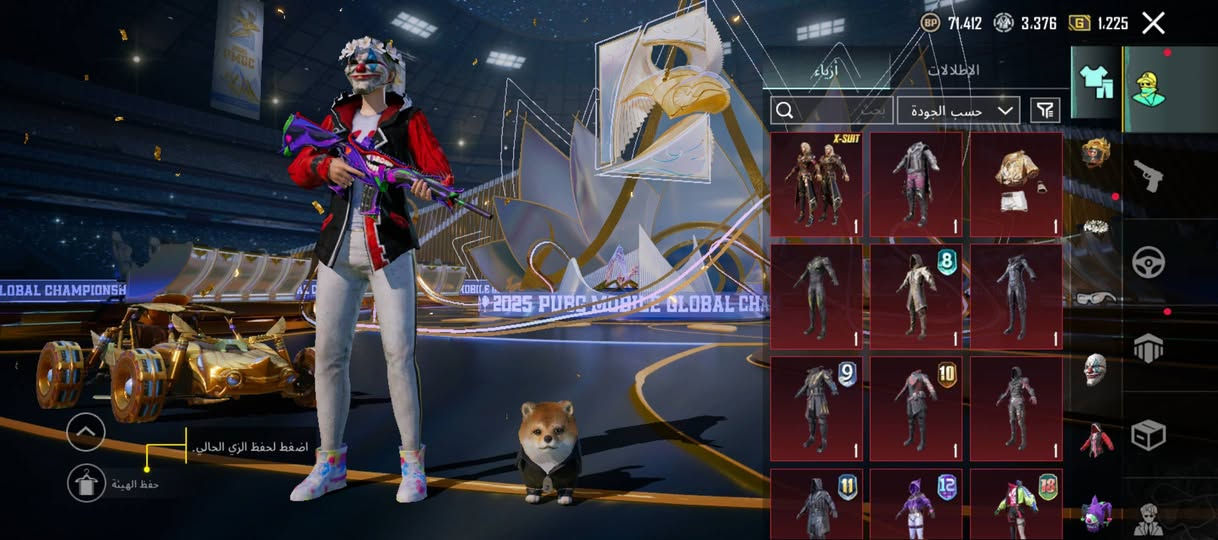Image resolution: width=1218 pixels, height=540 pixels.
Task: Choose the outfit with level 8 badge
Action: 916,297
